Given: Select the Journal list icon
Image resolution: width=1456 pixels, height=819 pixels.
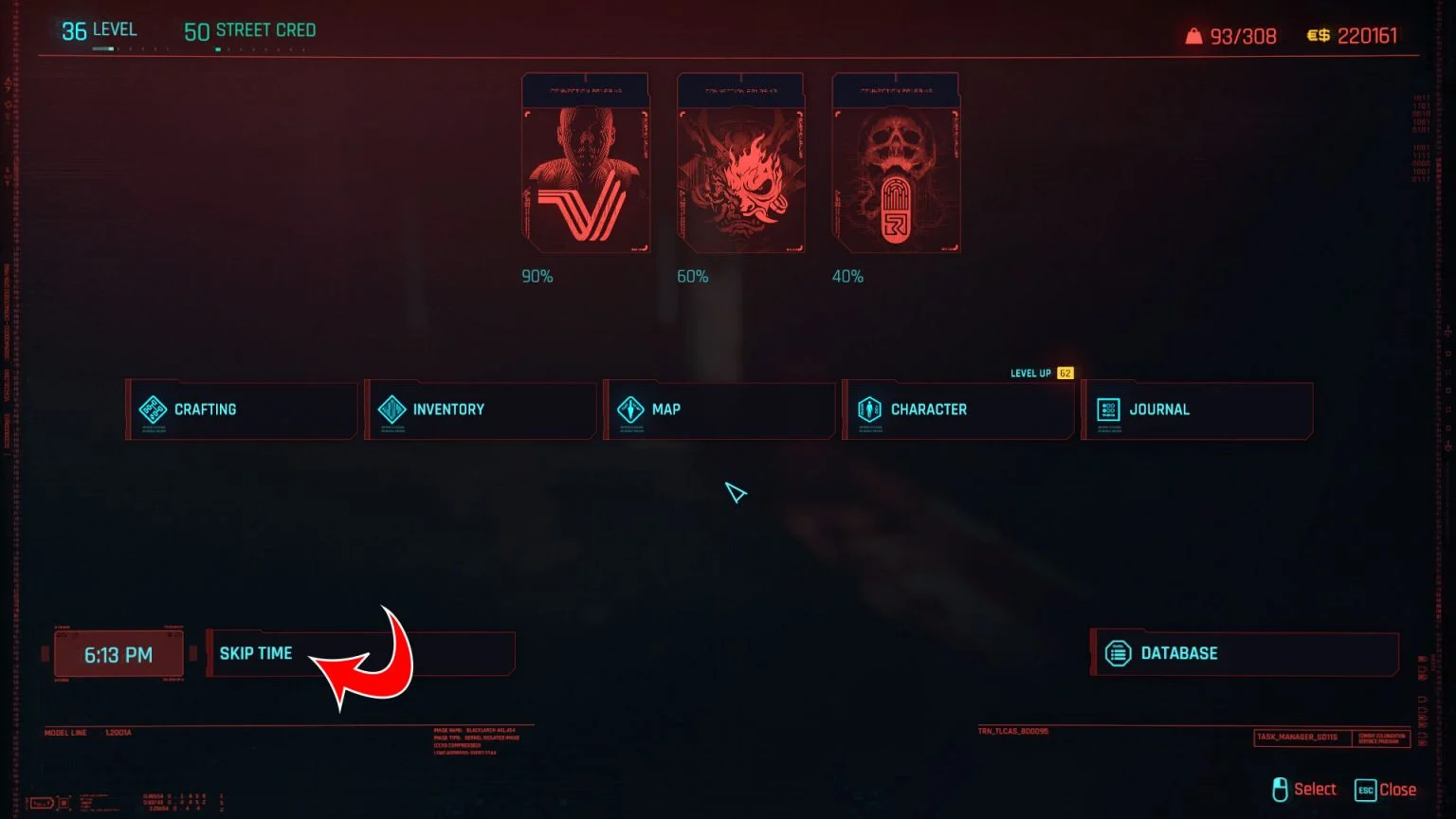Looking at the screenshot, I should 1109,409.
